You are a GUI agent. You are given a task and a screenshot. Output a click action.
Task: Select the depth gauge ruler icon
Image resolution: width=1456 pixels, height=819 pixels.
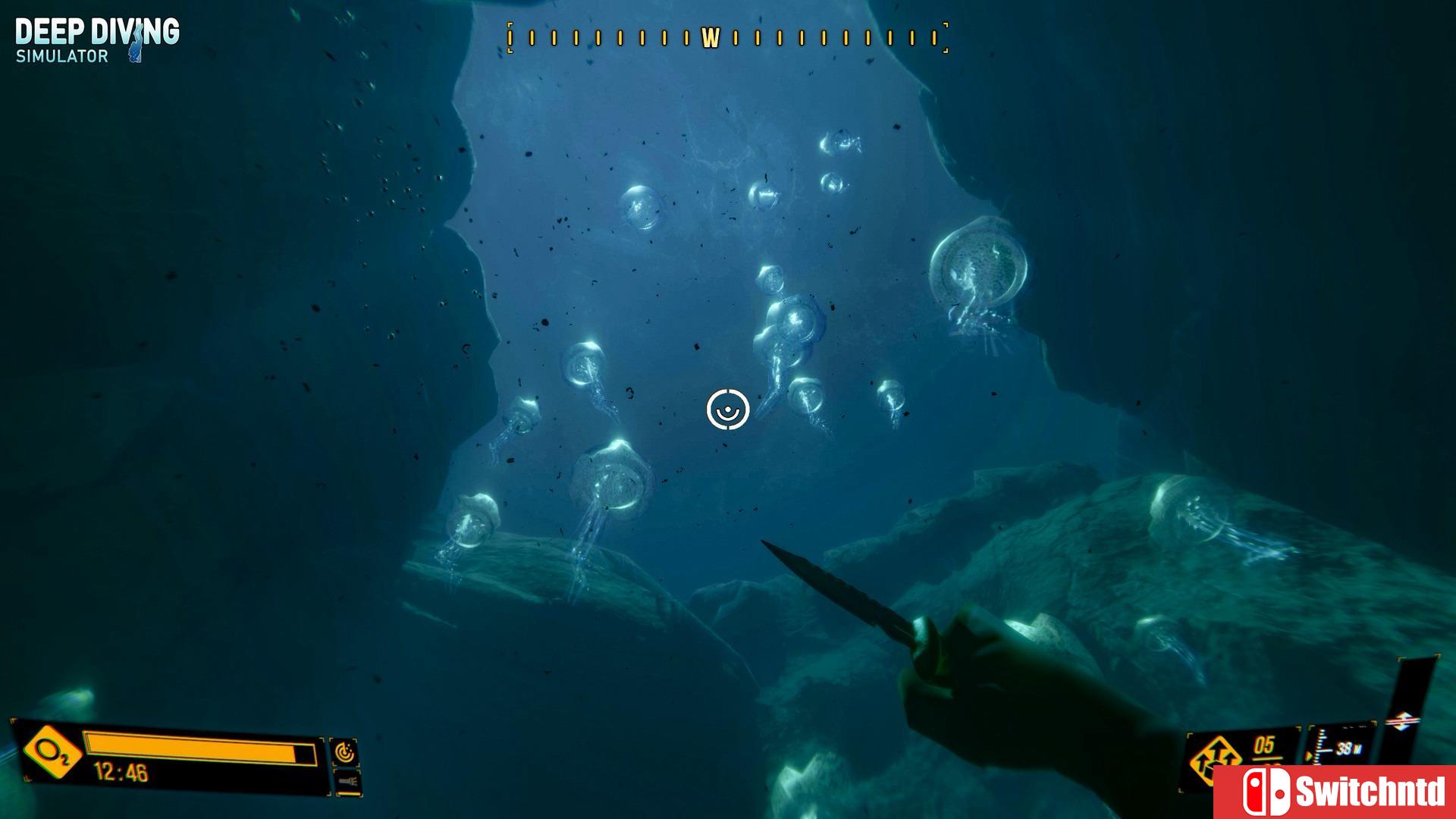tap(1319, 746)
